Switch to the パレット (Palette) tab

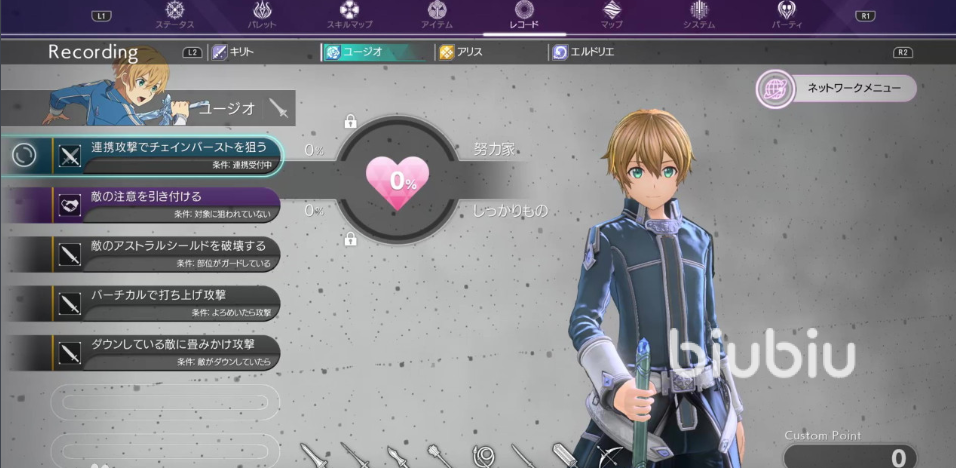tap(262, 14)
